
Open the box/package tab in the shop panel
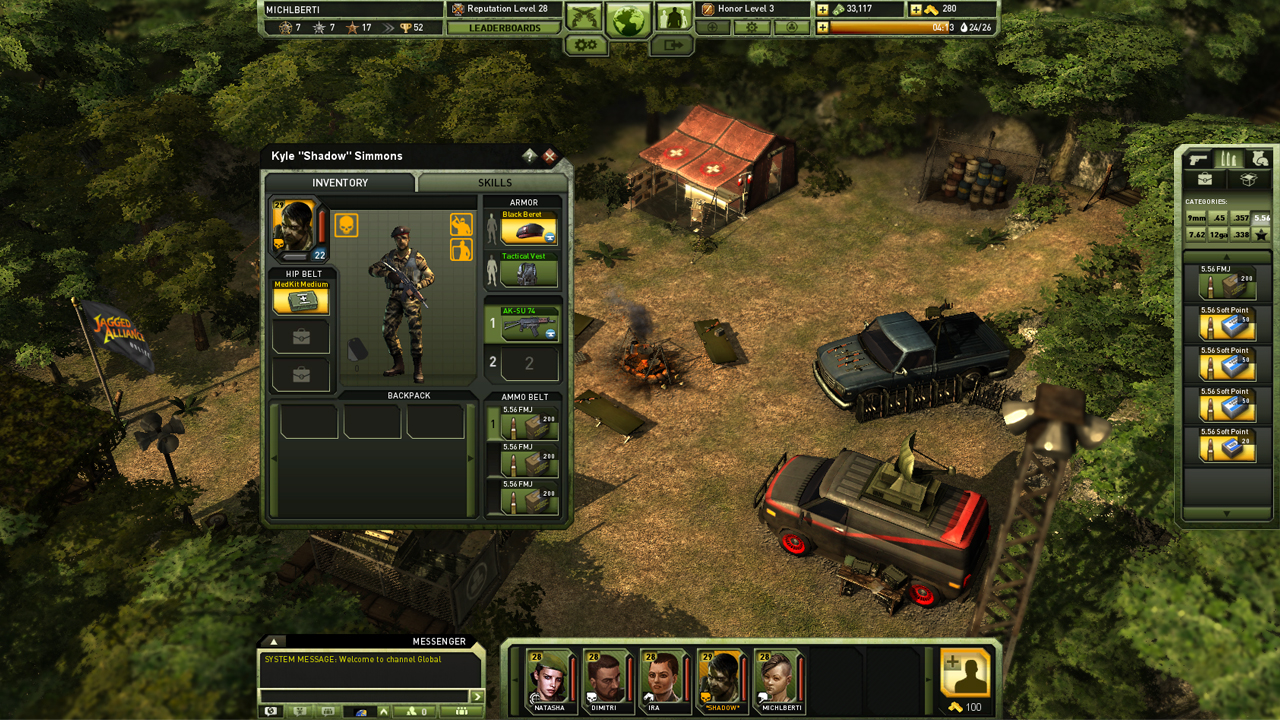coord(1249,178)
